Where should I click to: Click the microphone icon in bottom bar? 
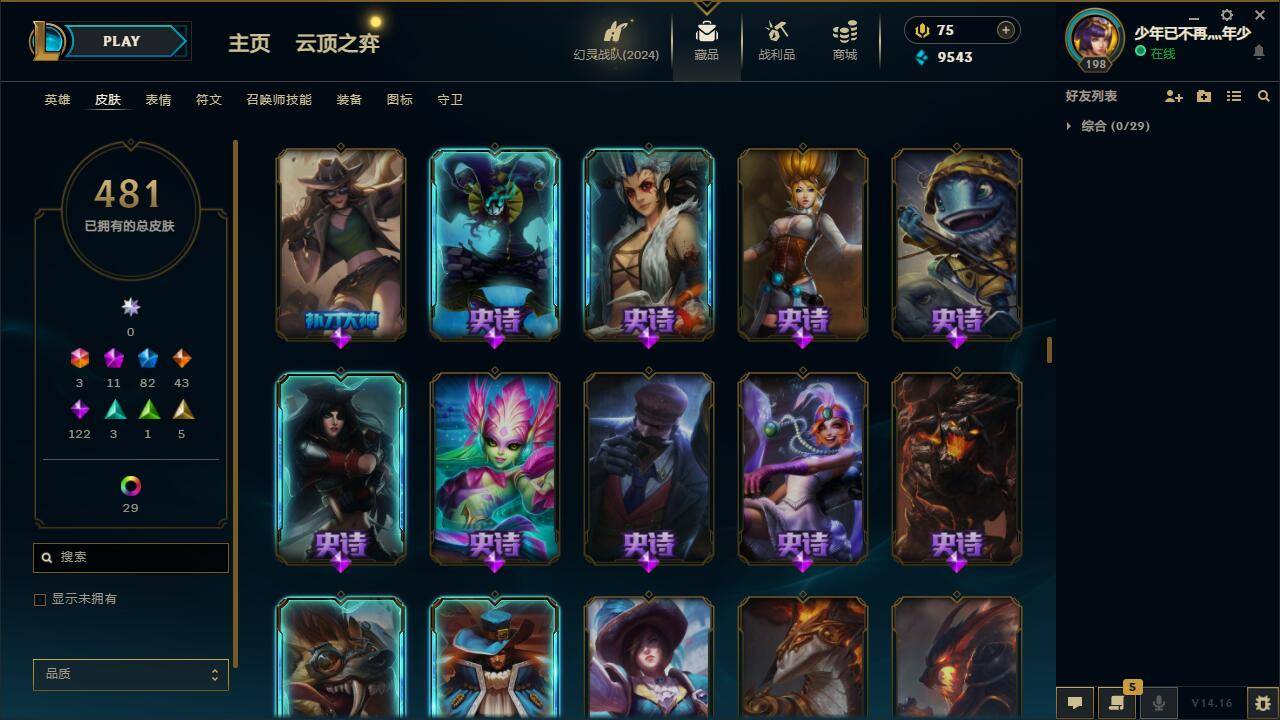pos(1158,702)
